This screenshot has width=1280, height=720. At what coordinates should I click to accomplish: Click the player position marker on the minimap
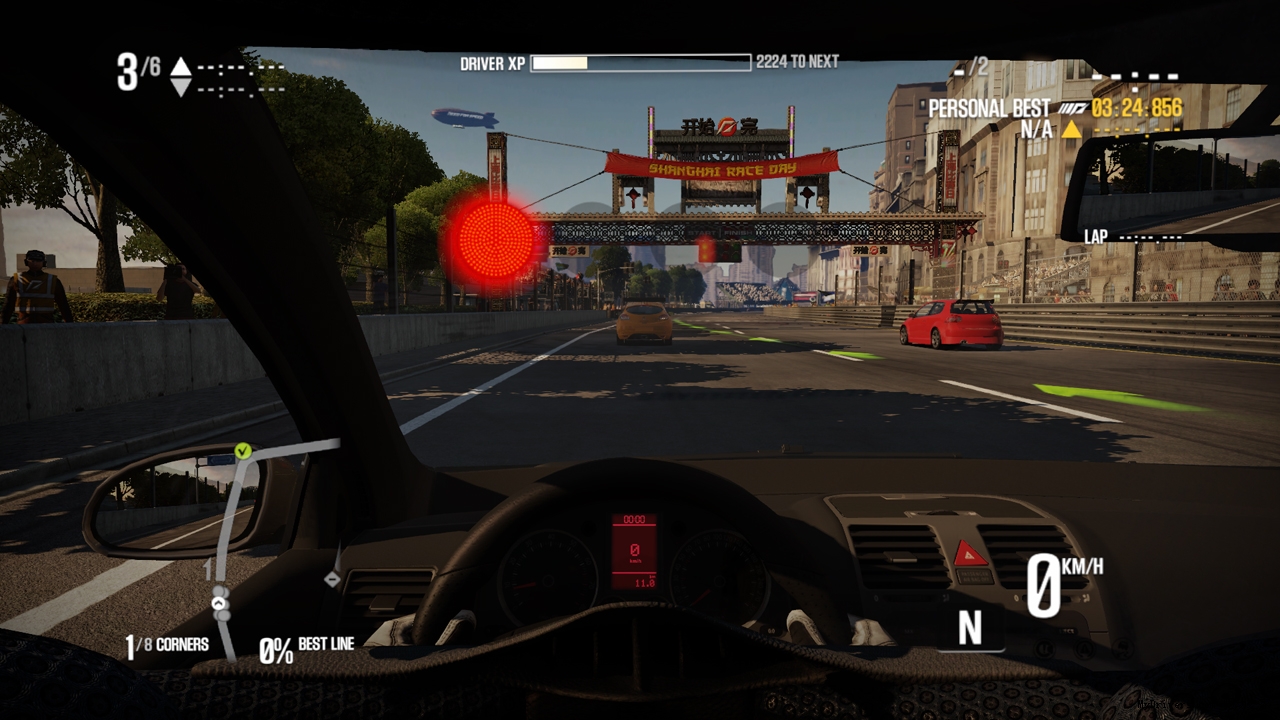(220, 603)
